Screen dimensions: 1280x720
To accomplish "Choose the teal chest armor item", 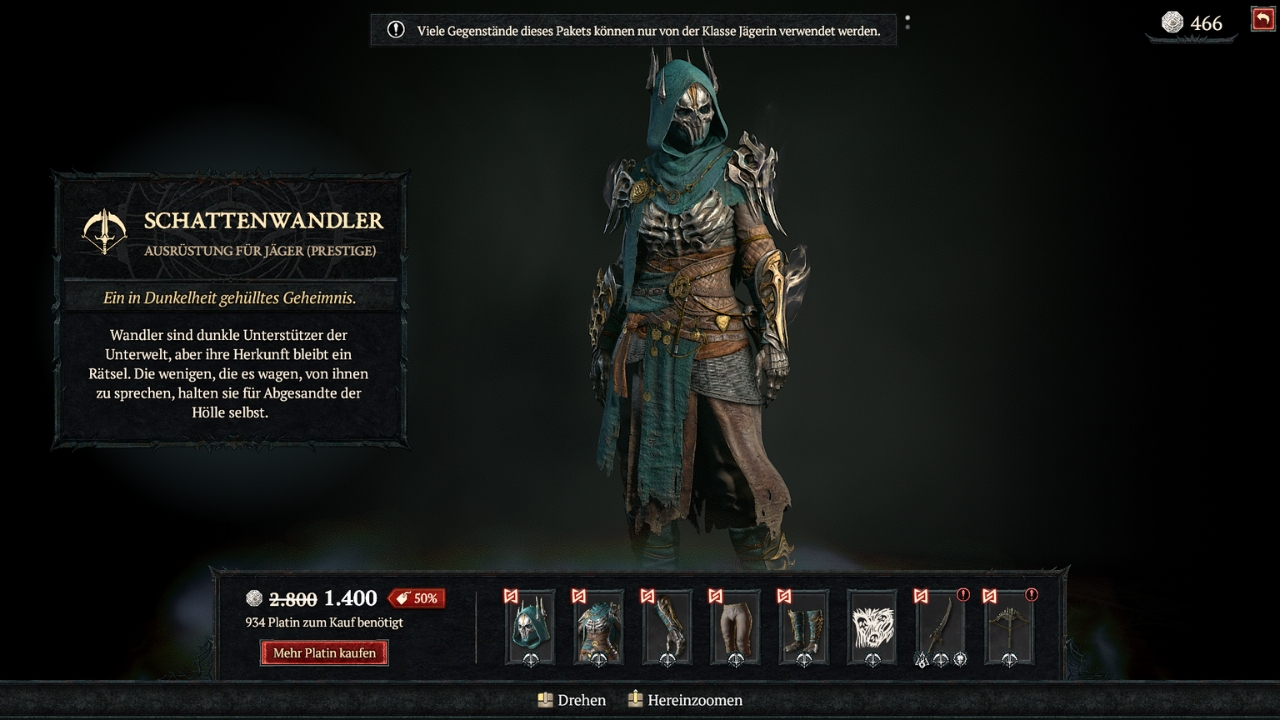I will [598, 627].
